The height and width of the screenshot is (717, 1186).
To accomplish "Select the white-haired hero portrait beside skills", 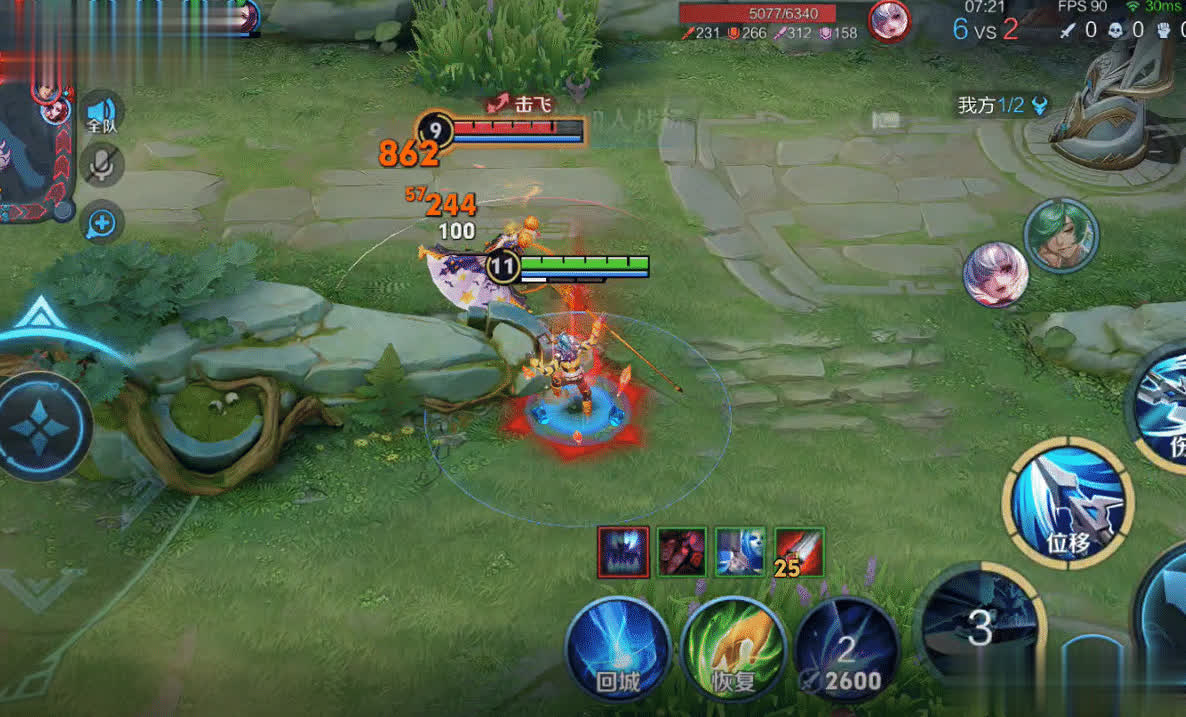I will click(996, 274).
